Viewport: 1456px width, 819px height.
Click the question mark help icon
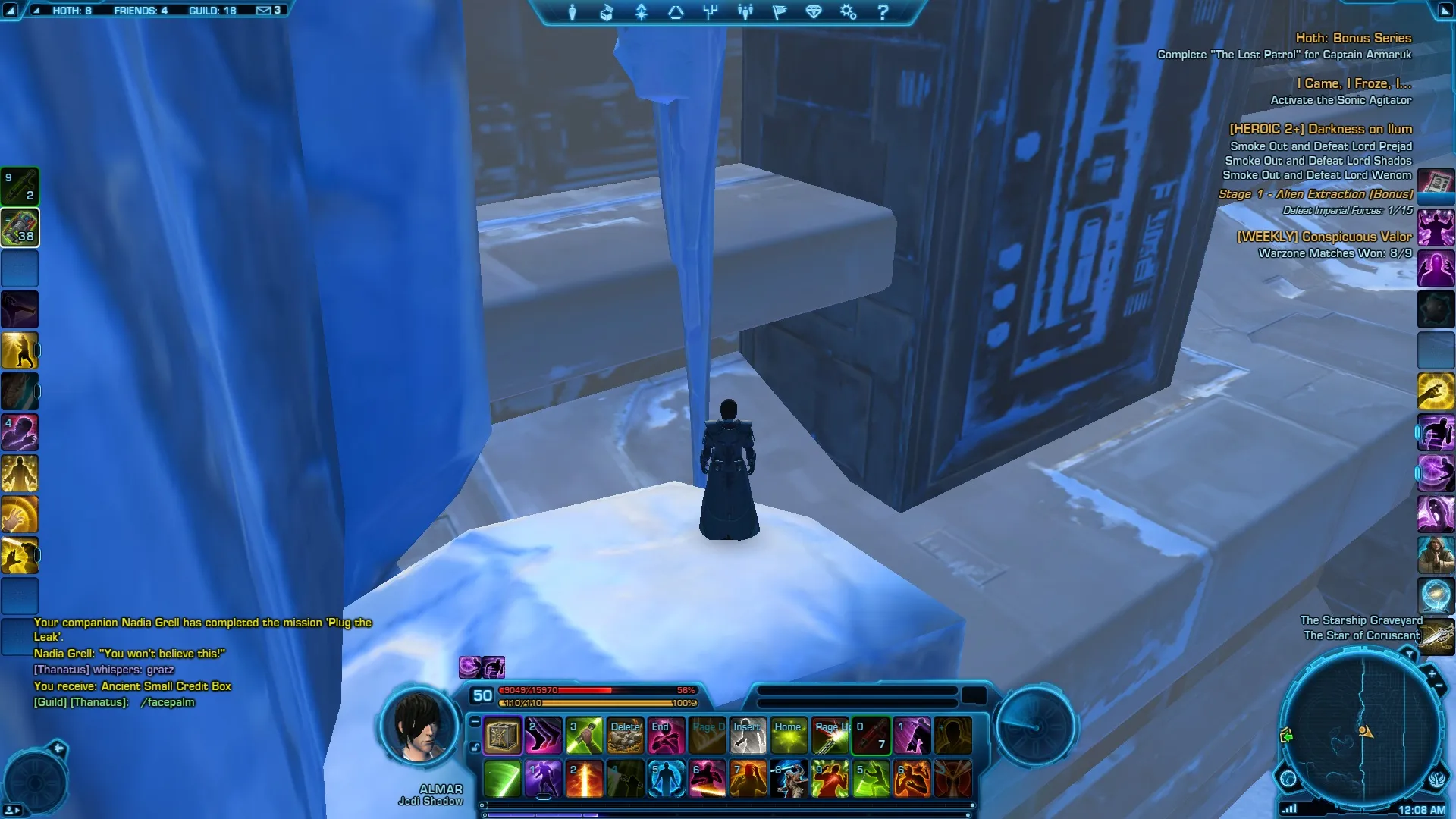[883, 12]
